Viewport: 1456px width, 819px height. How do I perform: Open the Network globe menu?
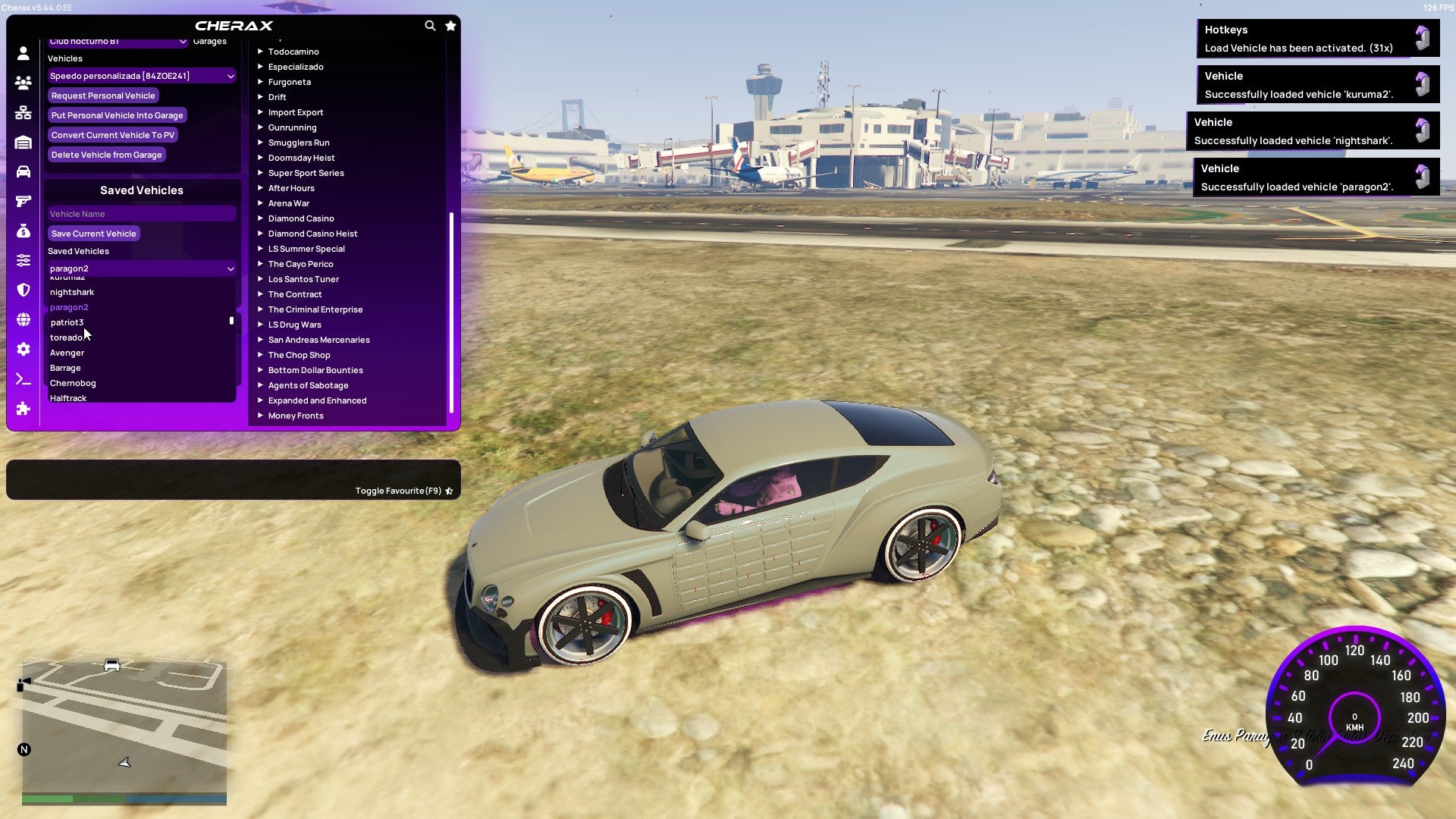(x=23, y=321)
